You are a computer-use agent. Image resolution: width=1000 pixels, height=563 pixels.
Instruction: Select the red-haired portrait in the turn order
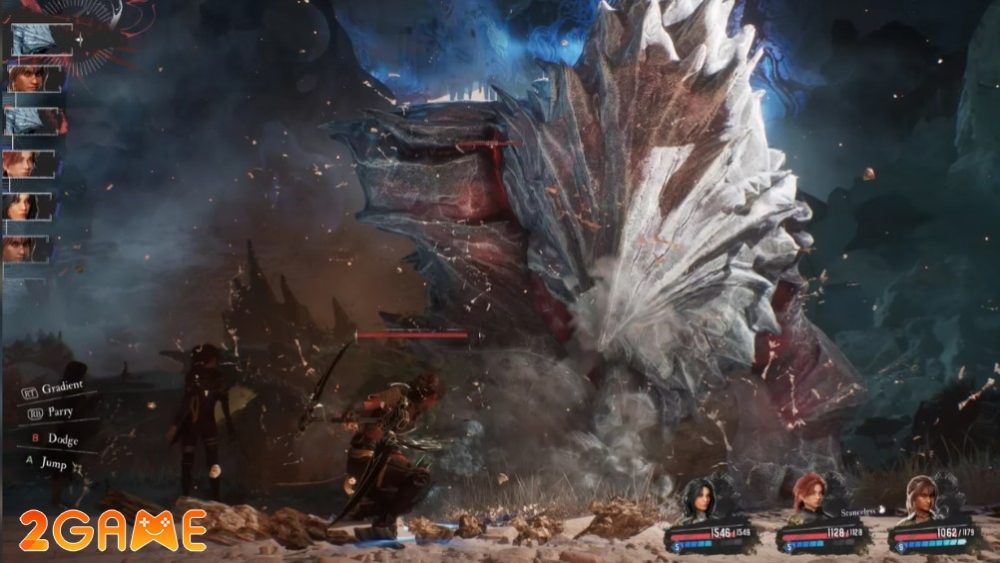pos(28,163)
